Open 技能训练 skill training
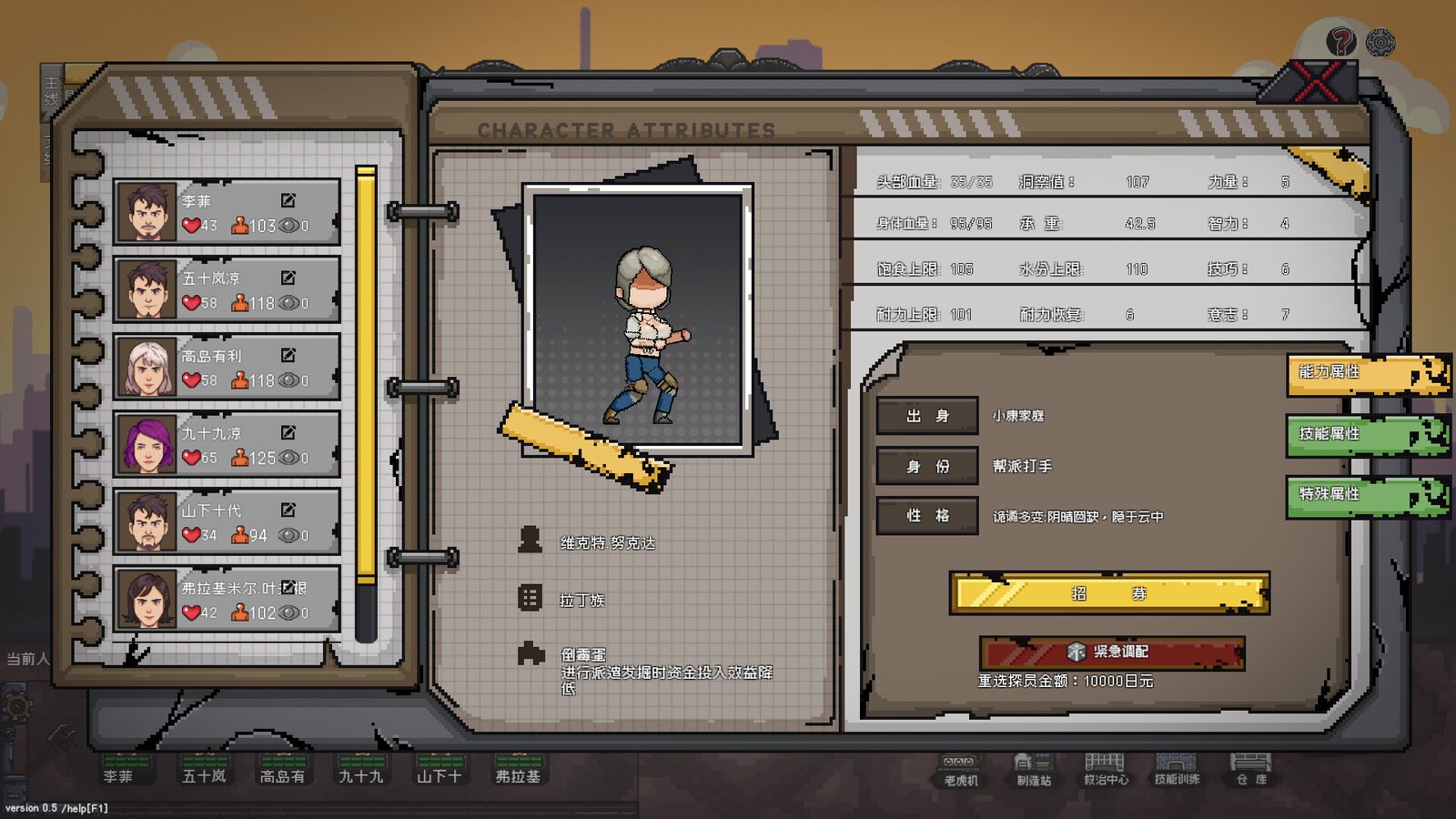The image size is (1456, 819). 1177,768
